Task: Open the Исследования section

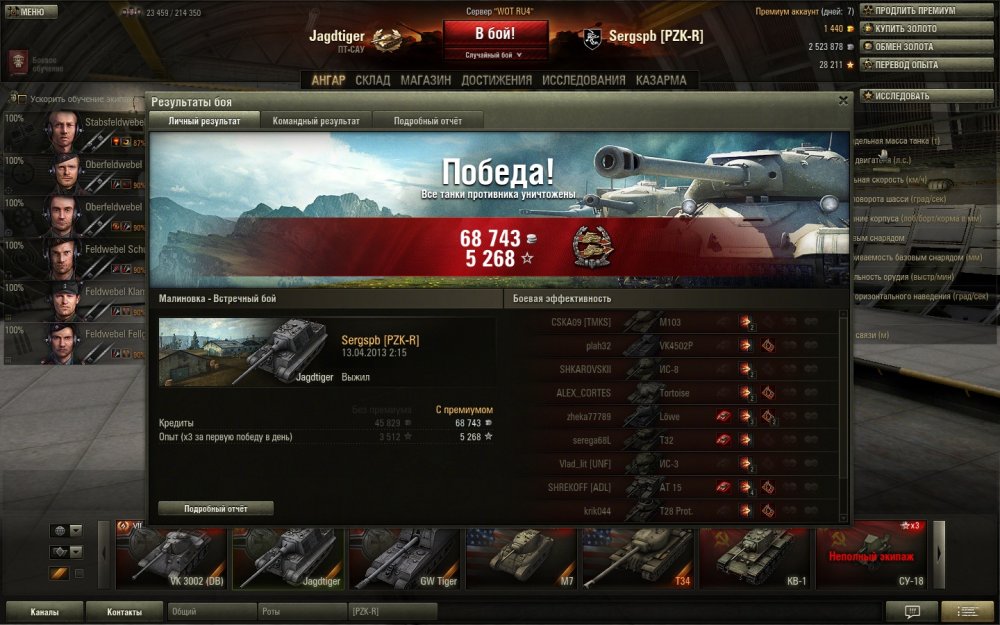Action: [x=584, y=80]
